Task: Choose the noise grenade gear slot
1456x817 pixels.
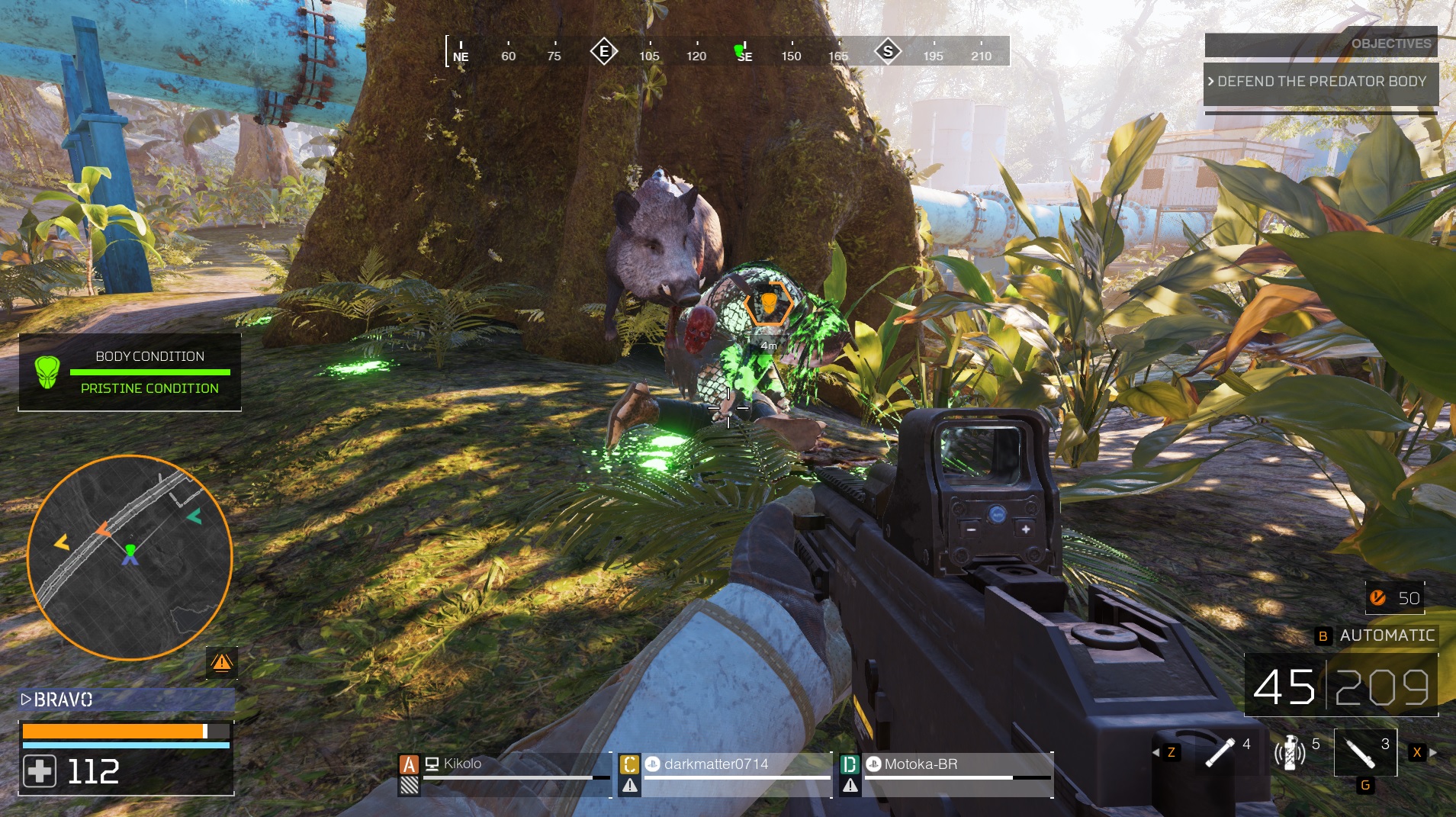Action: (x=1290, y=753)
